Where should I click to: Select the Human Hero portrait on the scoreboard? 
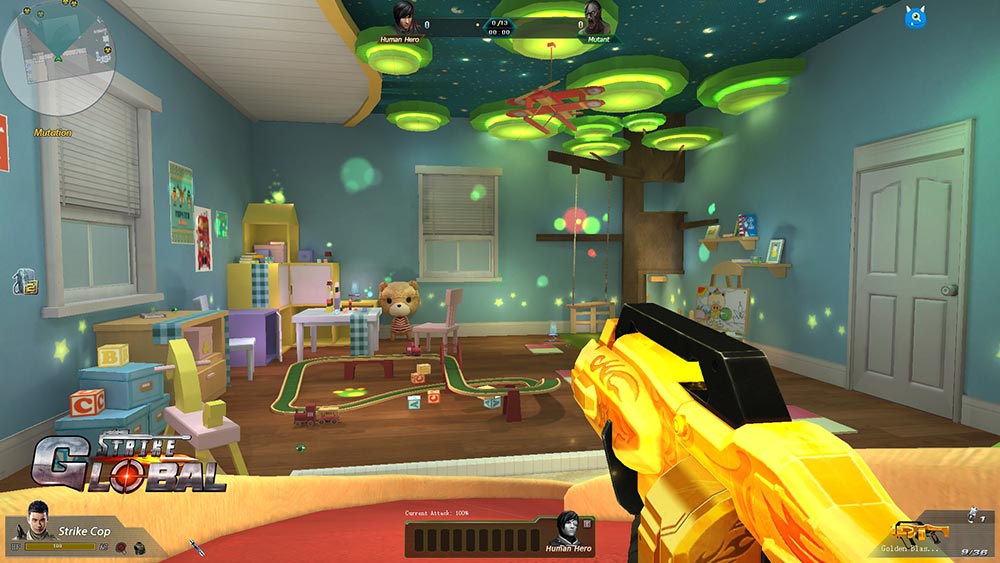click(x=404, y=18)
